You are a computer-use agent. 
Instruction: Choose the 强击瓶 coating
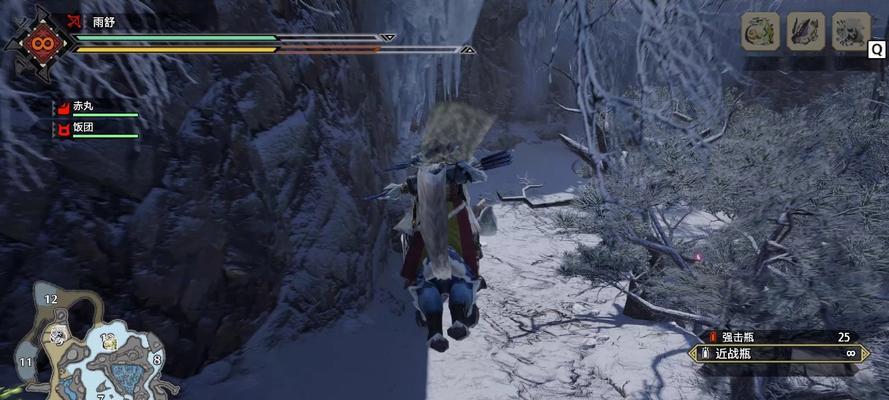pyautogui.click(x=780, y=337)
